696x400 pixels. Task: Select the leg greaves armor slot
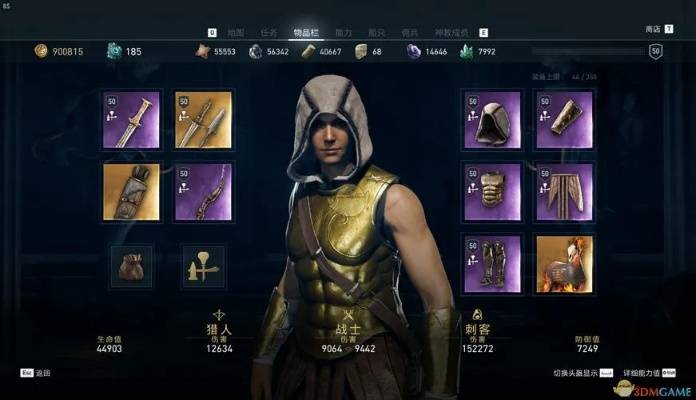491,264
